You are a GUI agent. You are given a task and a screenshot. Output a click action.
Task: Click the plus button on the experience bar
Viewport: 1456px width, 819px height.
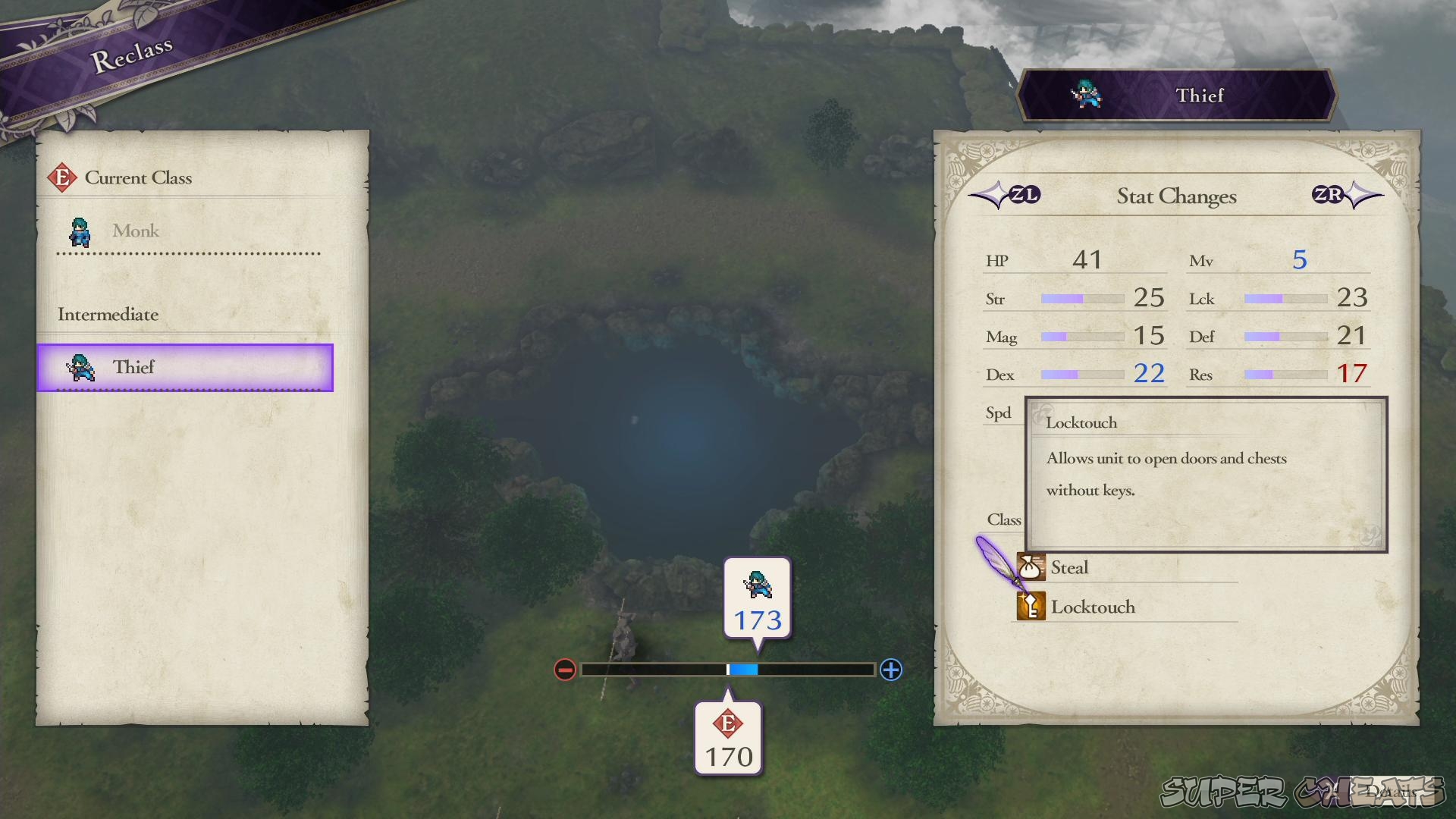pos(891,670)
